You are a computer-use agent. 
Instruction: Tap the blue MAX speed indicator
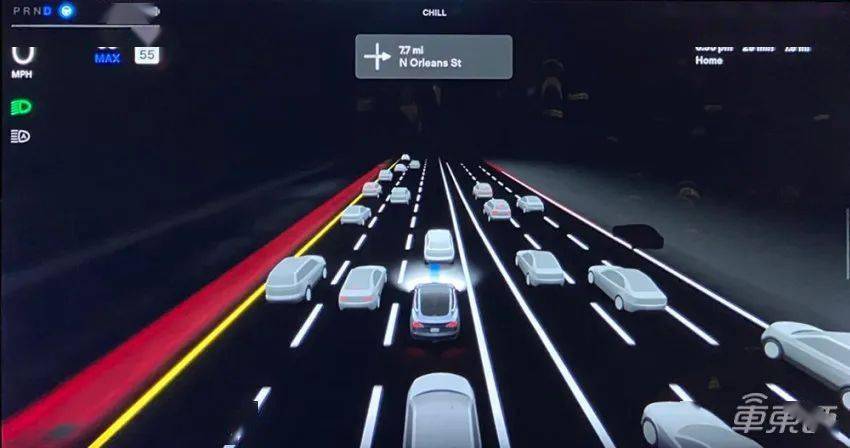(x=108, y=56)
